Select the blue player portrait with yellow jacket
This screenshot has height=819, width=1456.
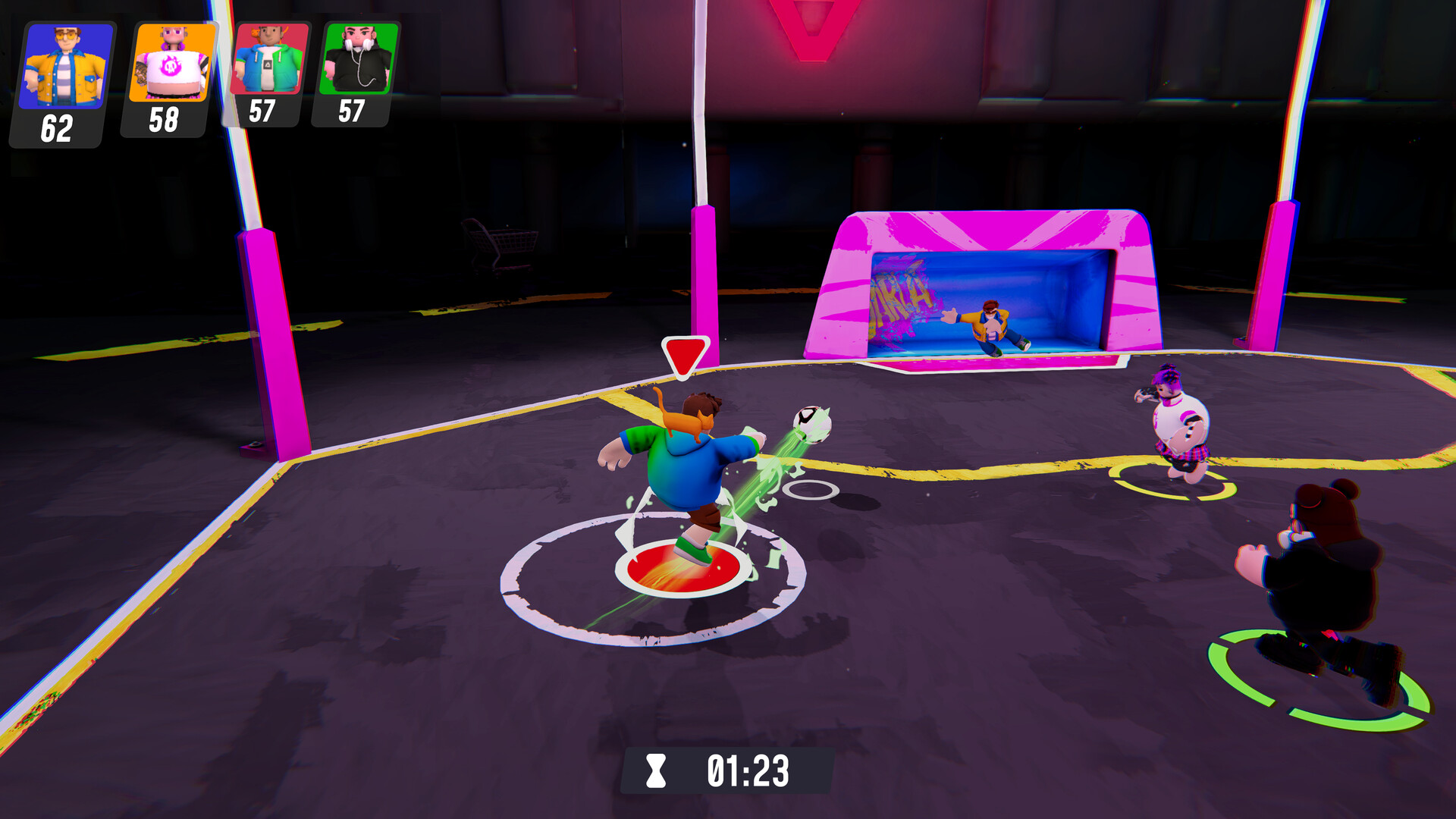tap(66, 66)
